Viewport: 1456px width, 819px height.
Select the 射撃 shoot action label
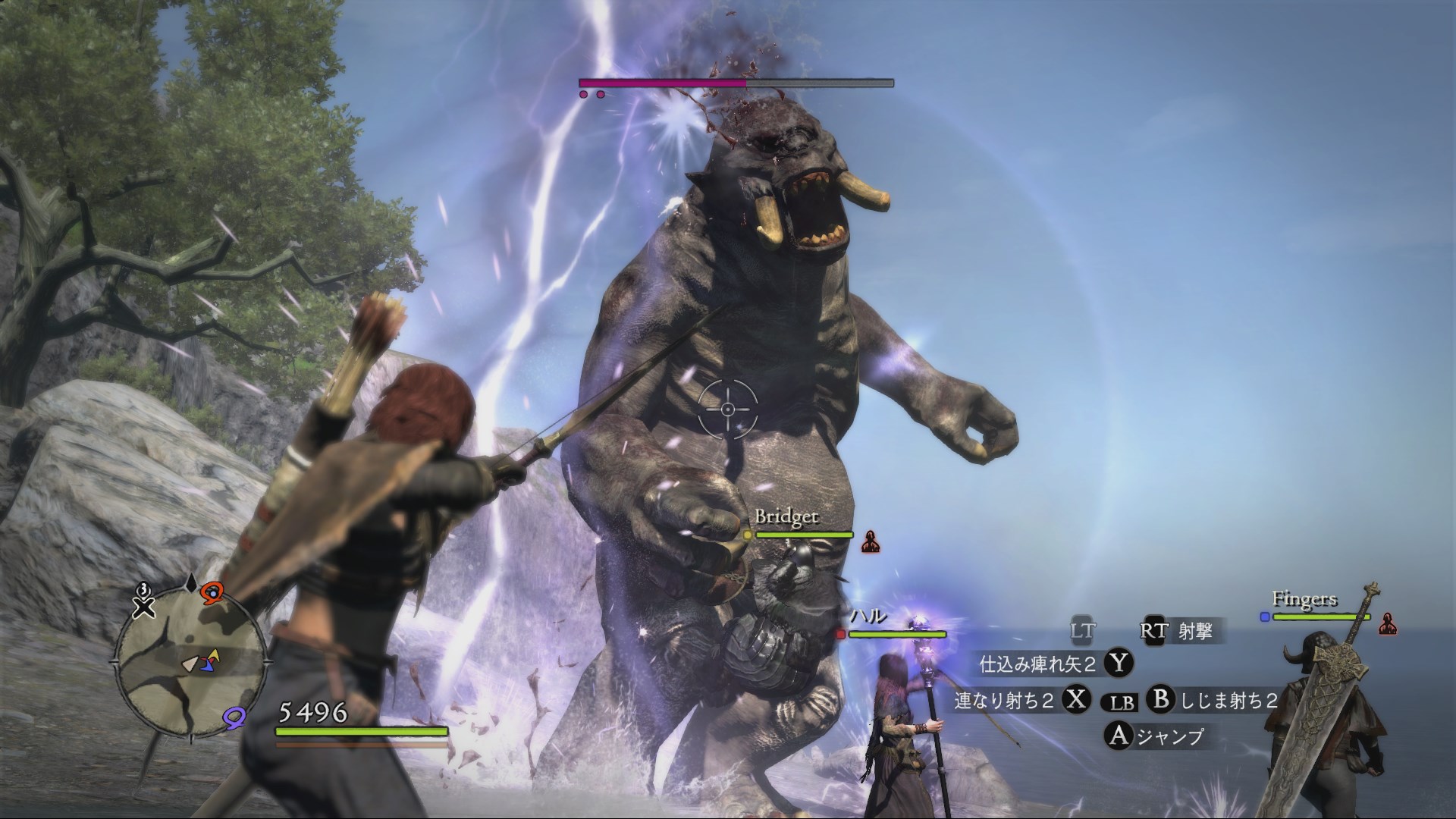(1195, 631)
